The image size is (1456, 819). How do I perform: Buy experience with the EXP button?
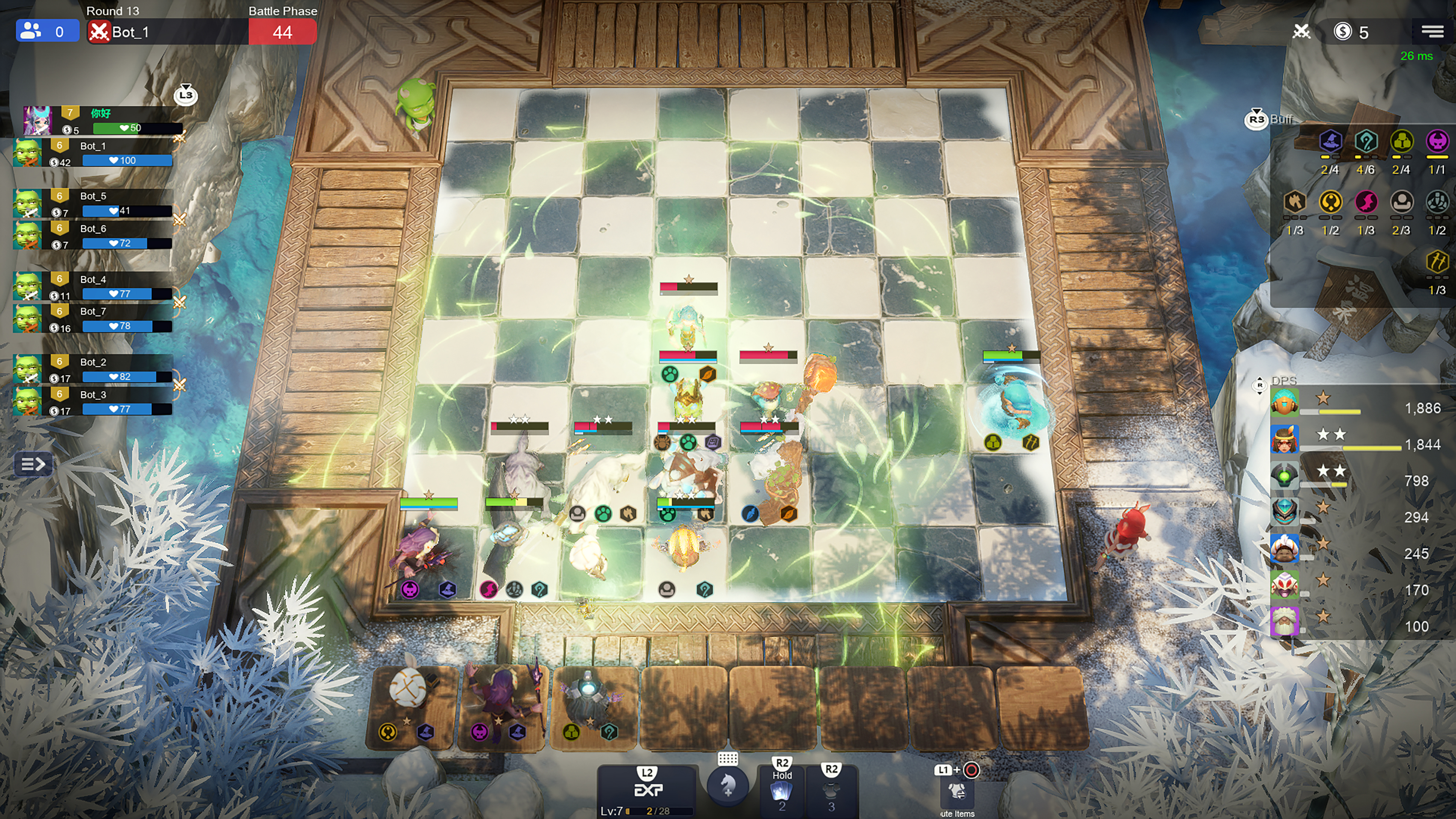pos(647,789)
